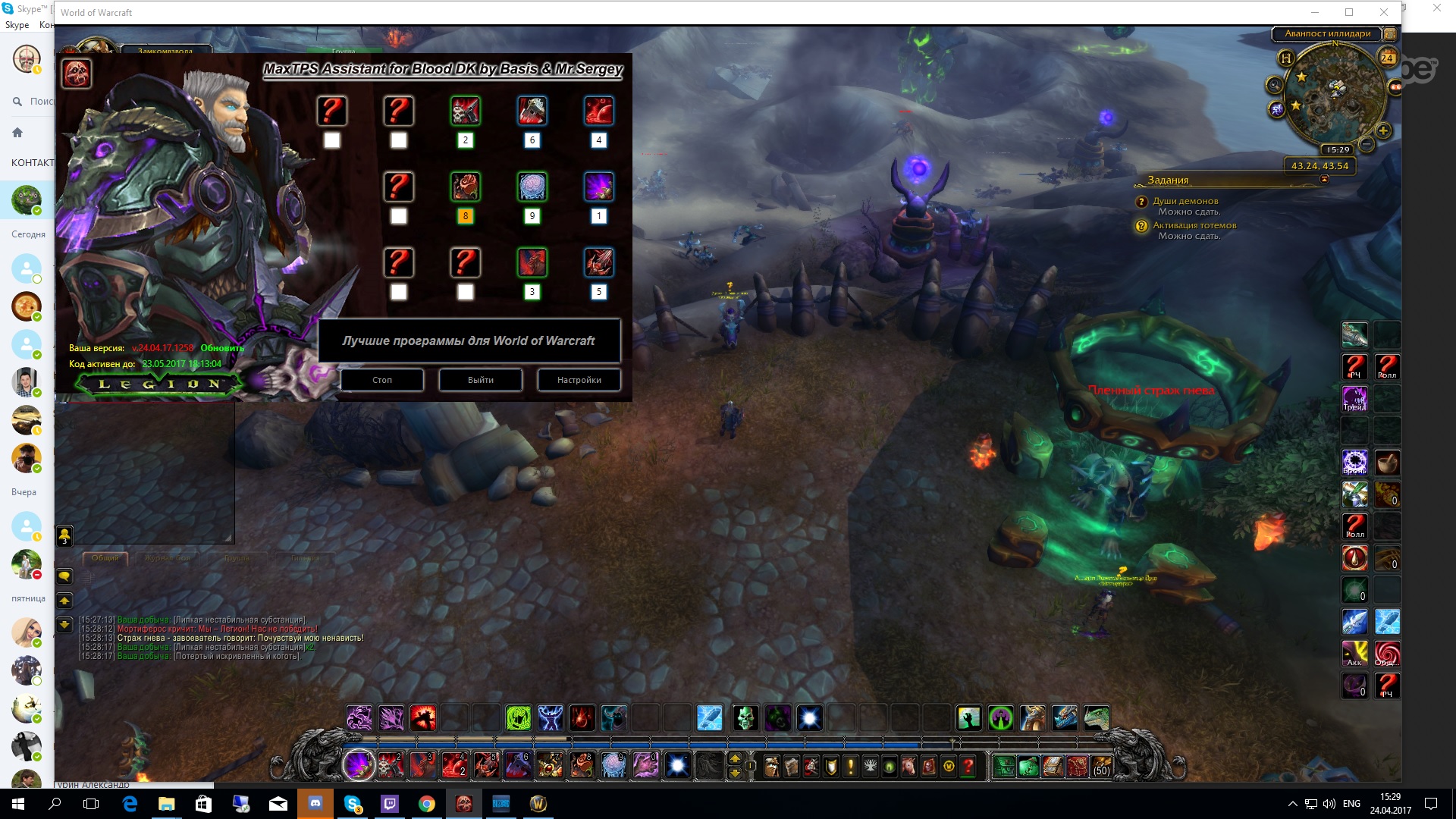Switch to the Общий chat tab
The height and width of the screenshot is (819, 1456).
pyautogui.click(x=105, y=558)
